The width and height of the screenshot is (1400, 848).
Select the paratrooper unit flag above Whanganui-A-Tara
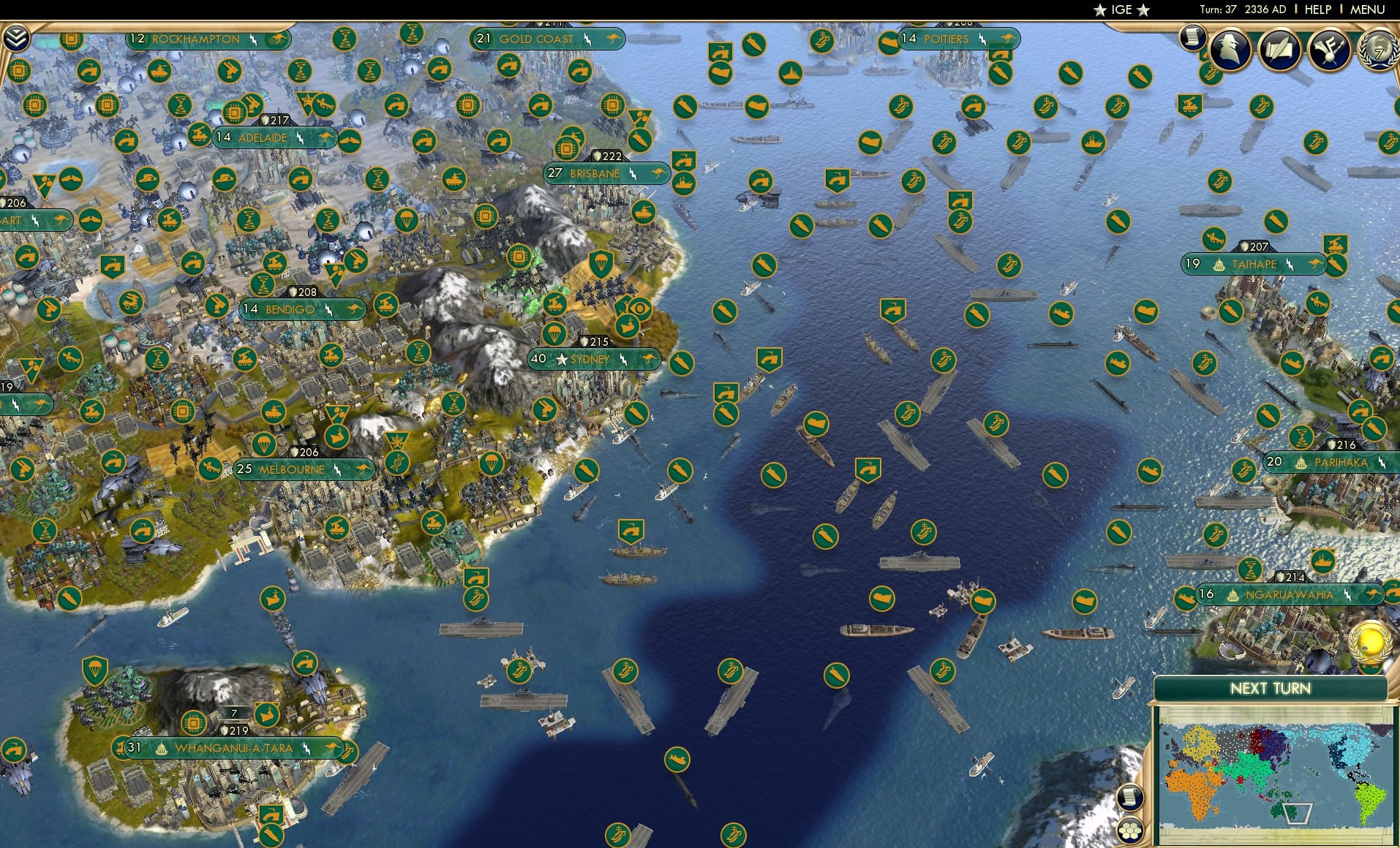point(96,670)
